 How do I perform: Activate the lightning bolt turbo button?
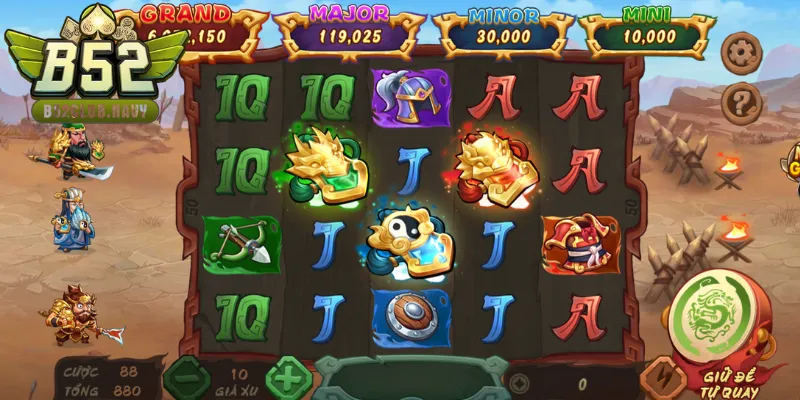point(660,379)
